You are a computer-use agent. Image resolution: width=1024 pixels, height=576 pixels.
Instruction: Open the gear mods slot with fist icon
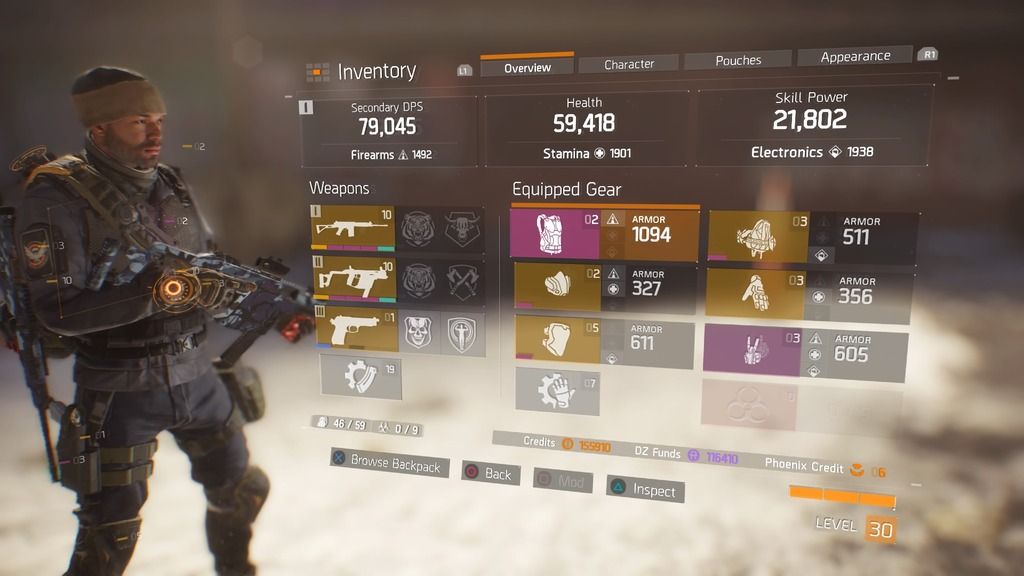click(557, 390)
